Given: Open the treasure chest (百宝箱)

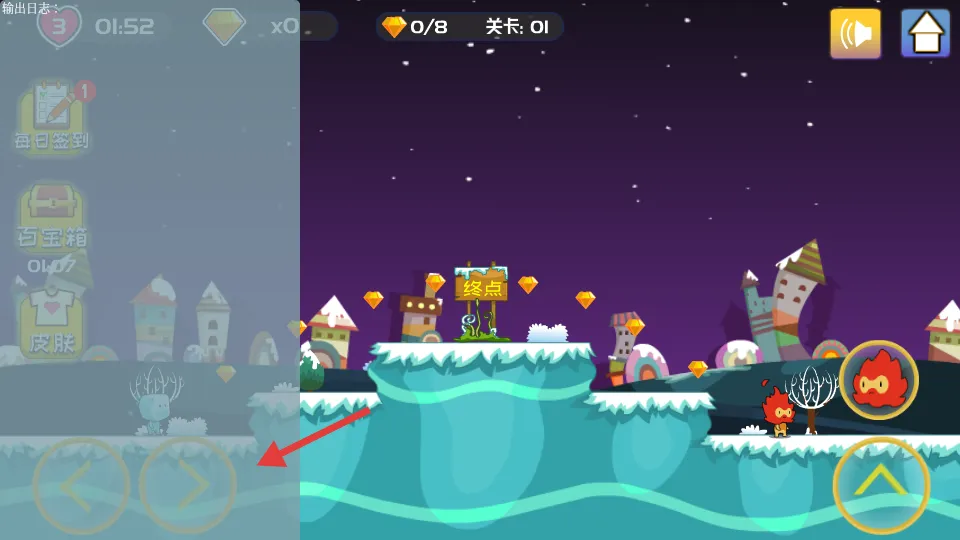Looking at the screenshot, I should 51,217.
